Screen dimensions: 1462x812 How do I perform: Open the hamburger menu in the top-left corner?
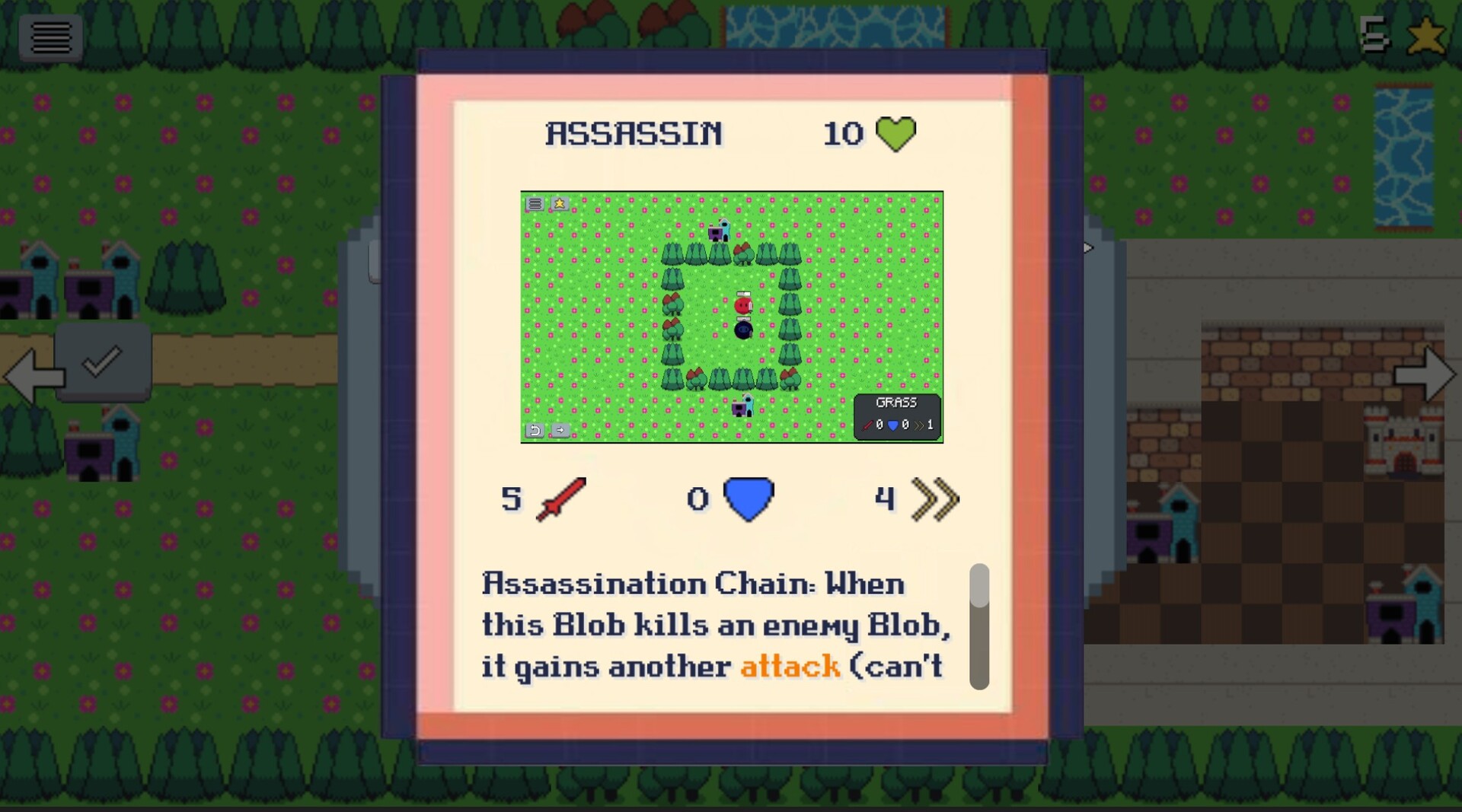(x=51, y=37)
